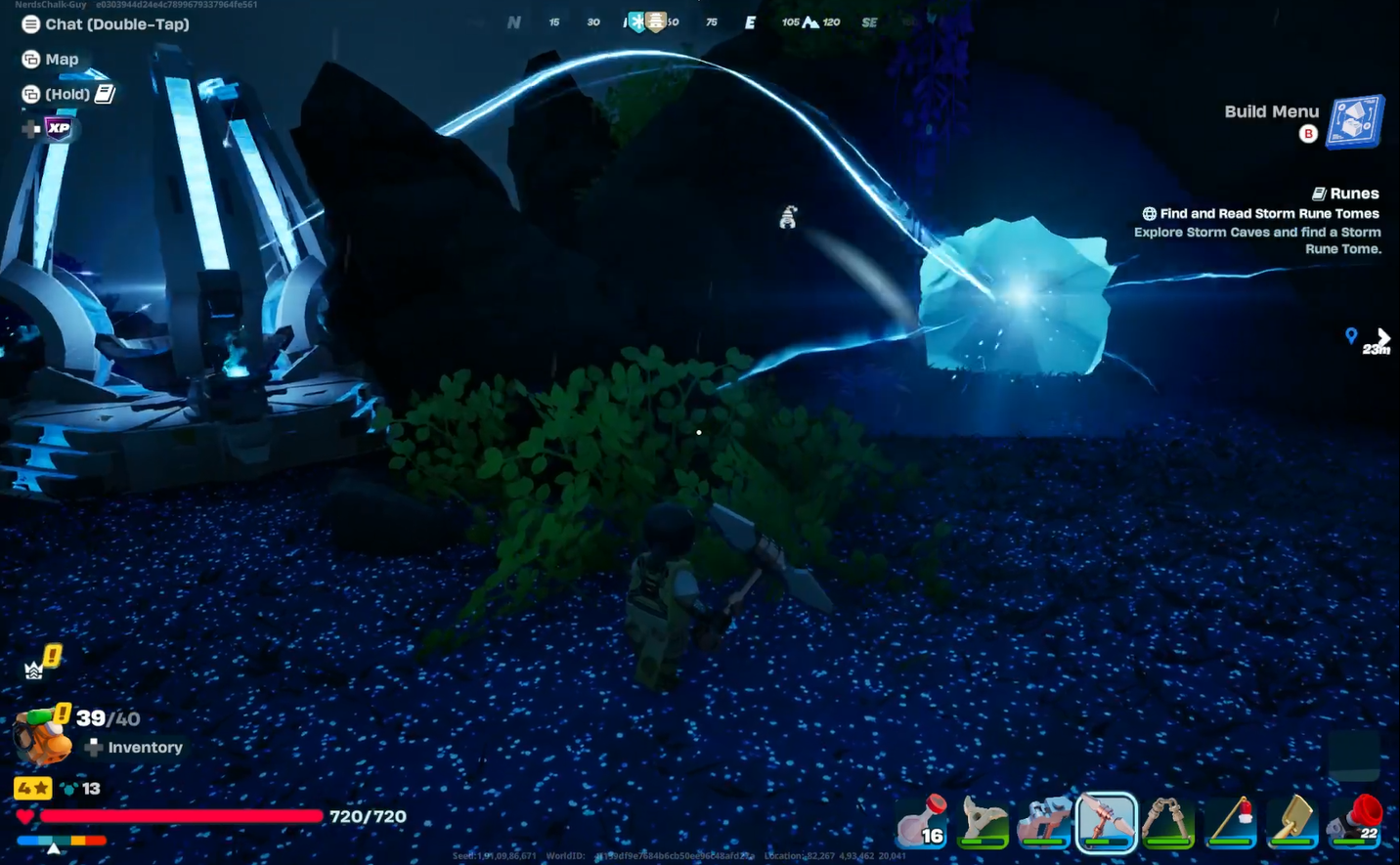Screen dimensions: 1400x865
Task: Expand the exclamation quest notification bottom left
Action: [50, 657]
